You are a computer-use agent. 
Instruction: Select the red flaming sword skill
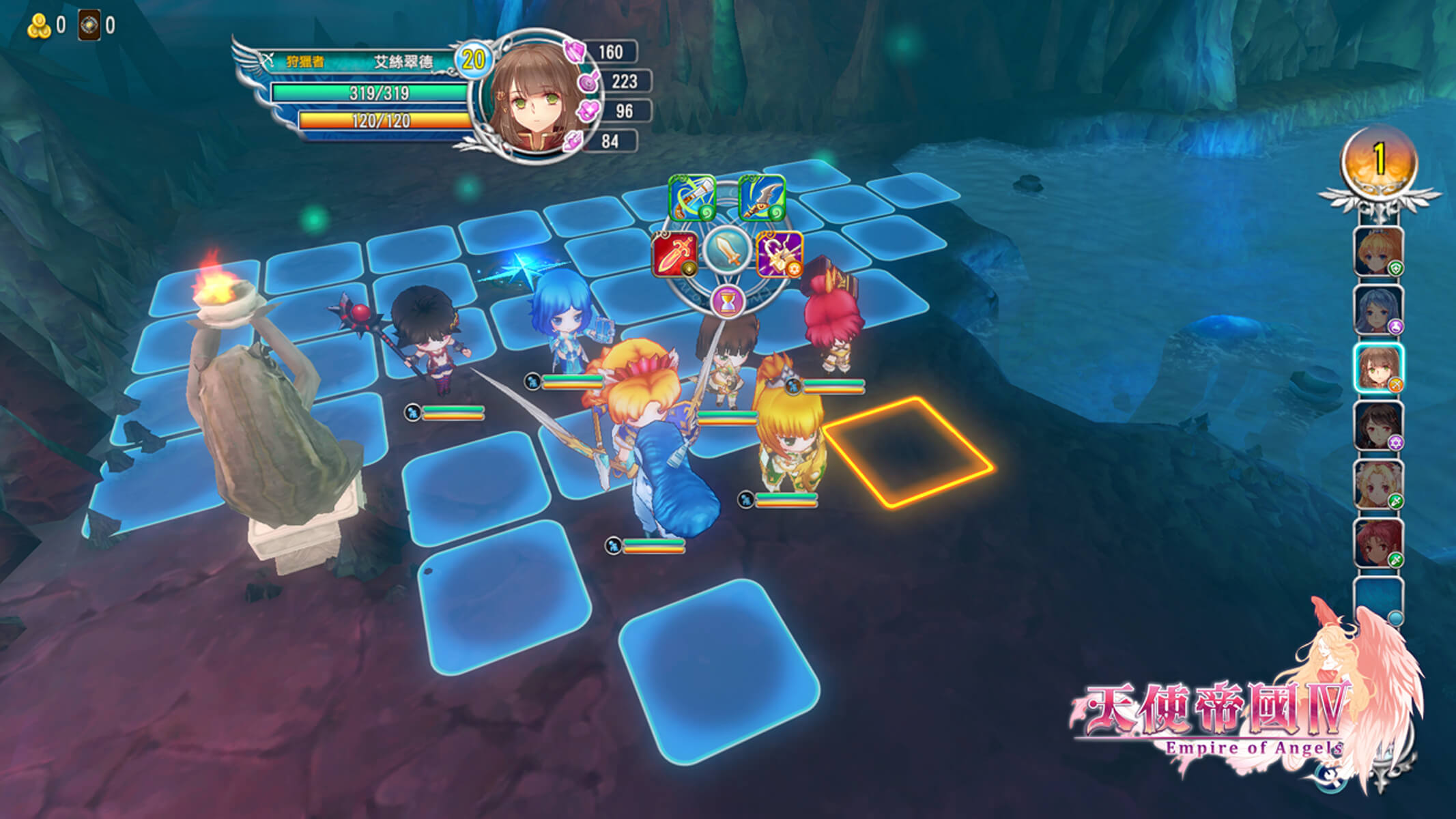(674, 254)
